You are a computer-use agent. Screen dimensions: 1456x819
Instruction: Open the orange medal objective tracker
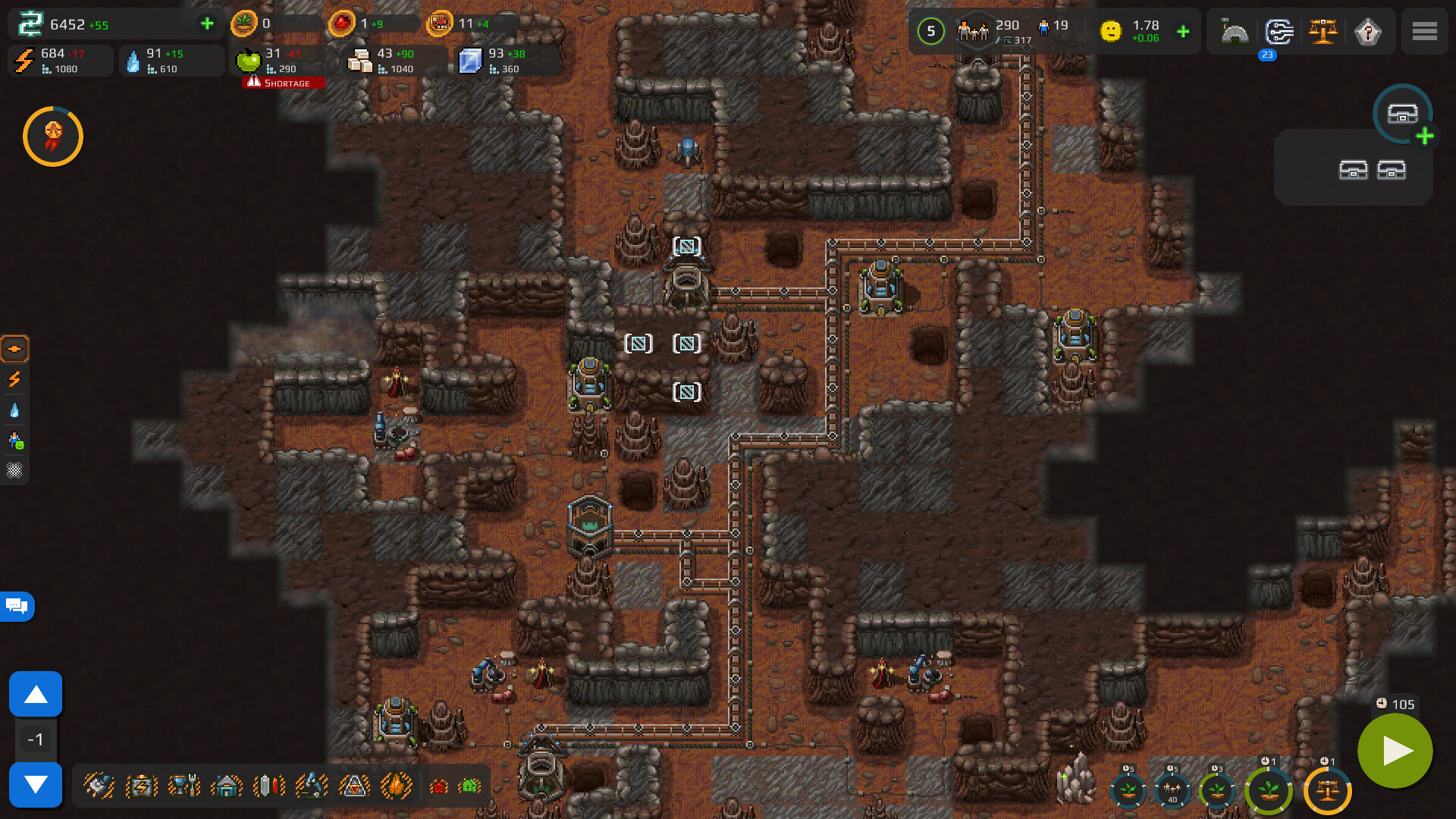pos(53,136)
